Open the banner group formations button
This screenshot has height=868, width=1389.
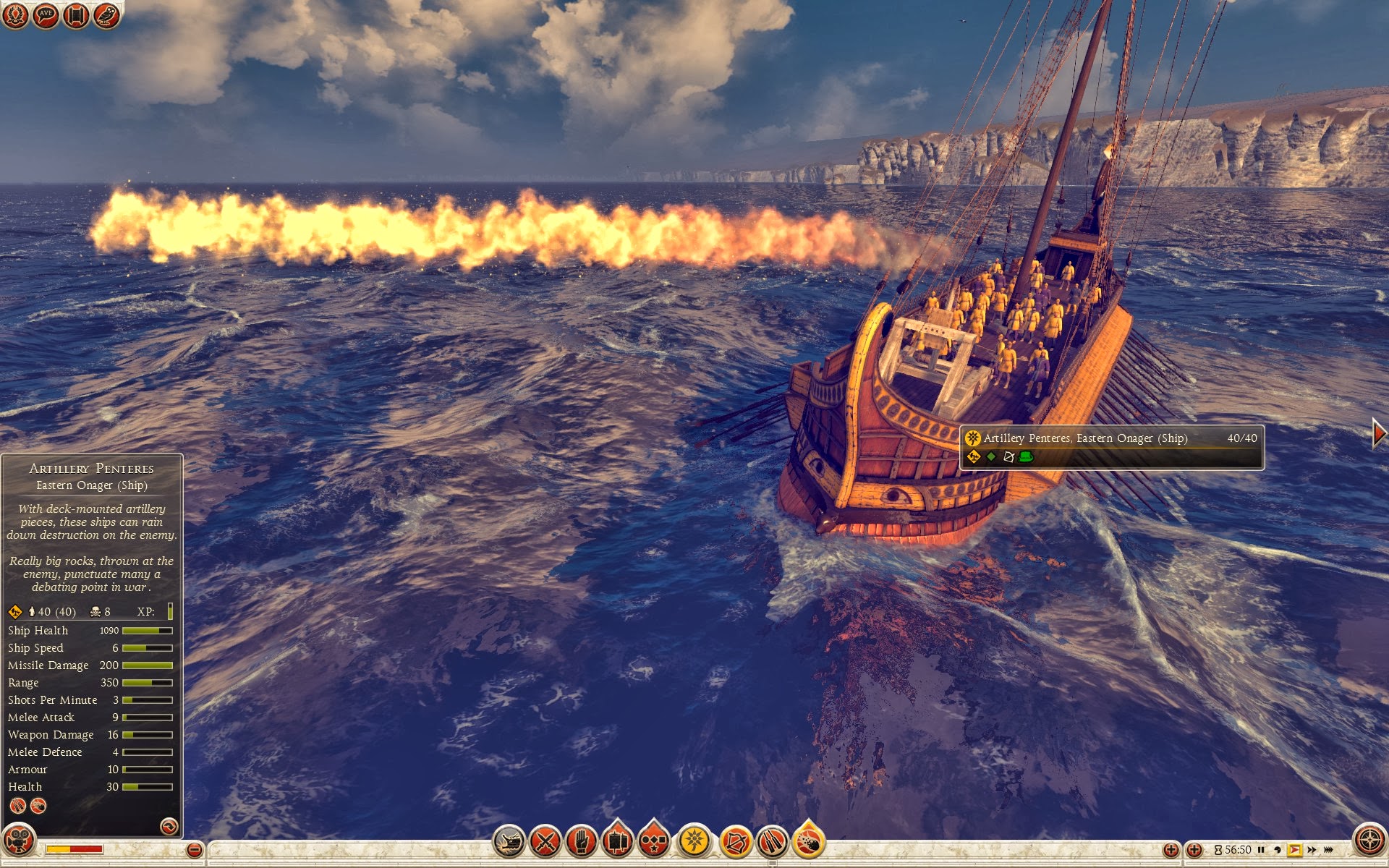click(617, 842)
